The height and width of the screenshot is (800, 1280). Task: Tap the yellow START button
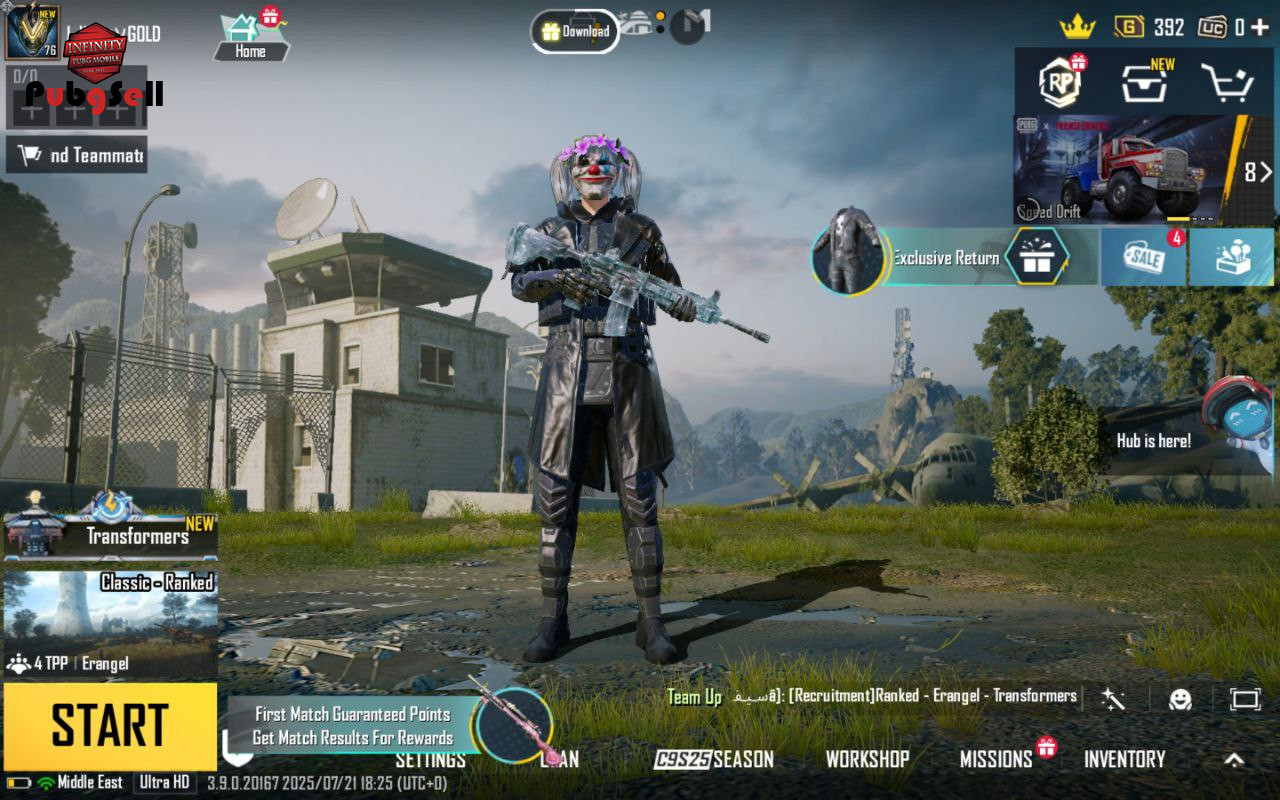coord(110,726)
